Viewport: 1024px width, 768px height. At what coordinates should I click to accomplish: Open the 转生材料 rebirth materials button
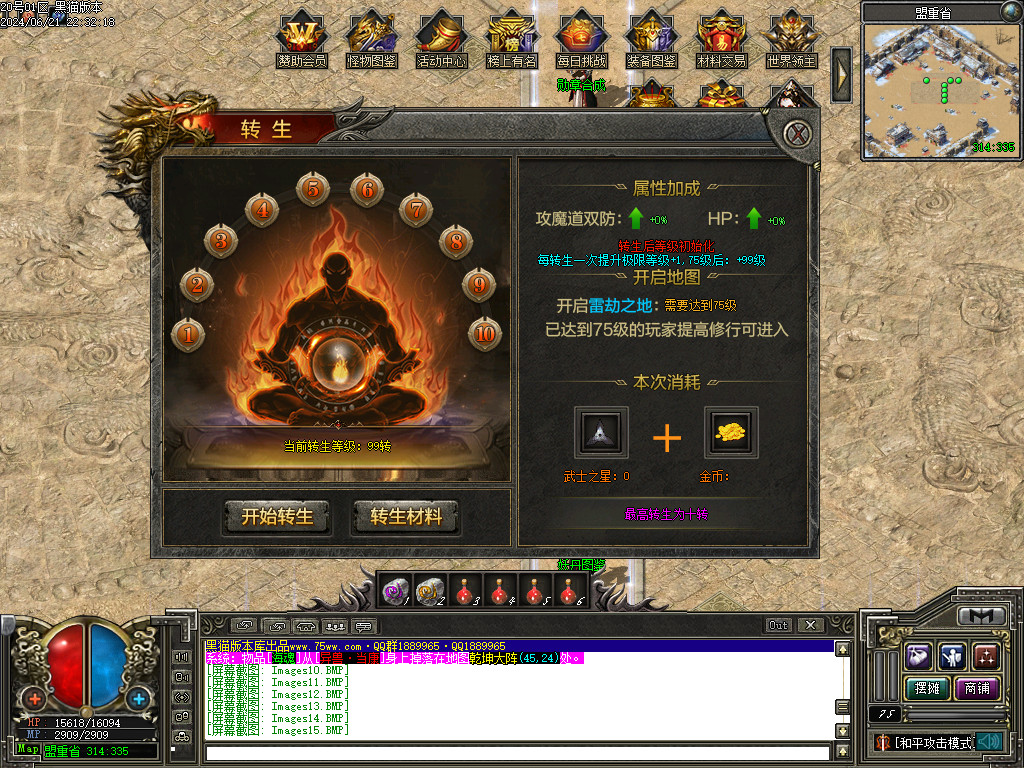tap(405, 517)
